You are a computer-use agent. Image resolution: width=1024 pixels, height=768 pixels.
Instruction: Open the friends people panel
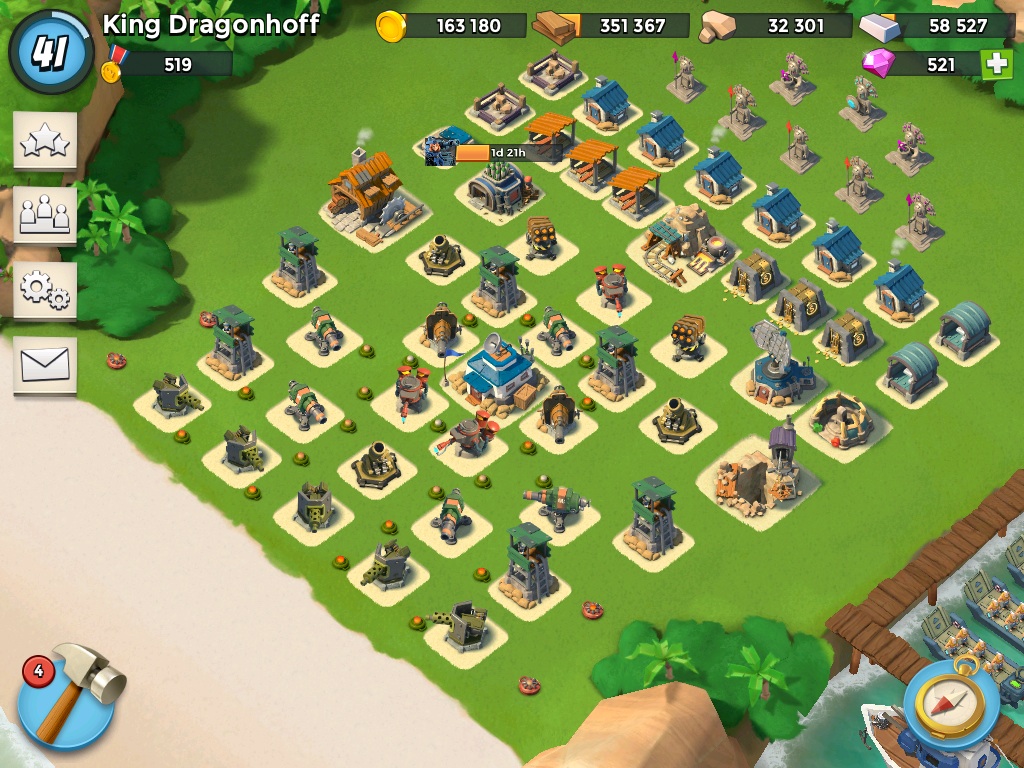pyautogui.click(x=45, y=215)
